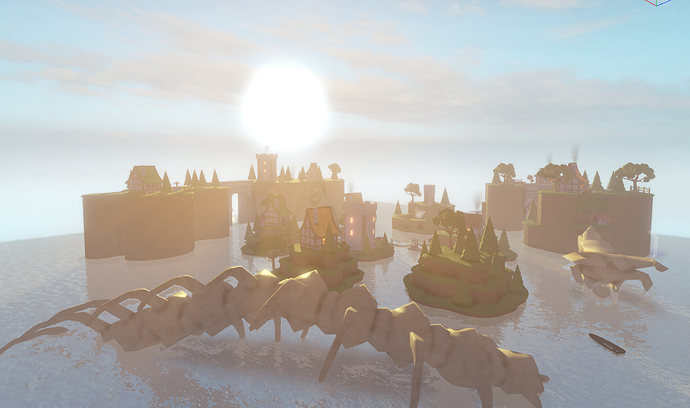This screenshot has width=690, height=408.
Task: Click the view orientation cube gizmo
Action: click(x=656, y=2)
